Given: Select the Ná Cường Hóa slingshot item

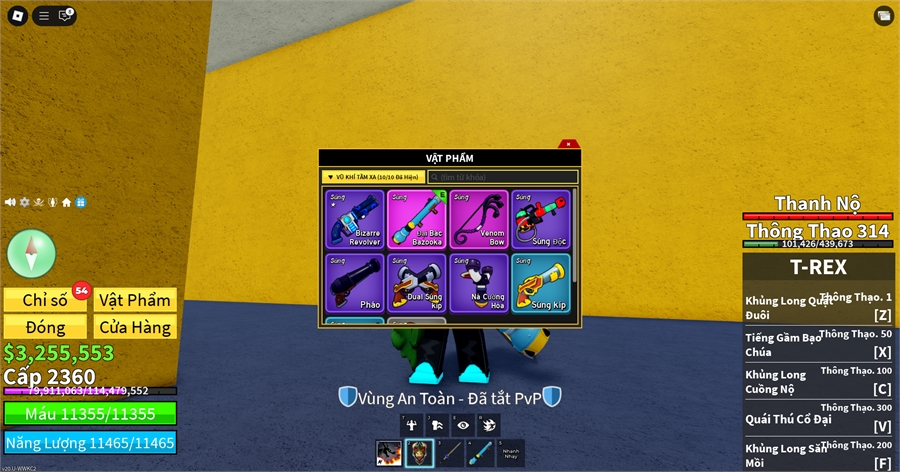Looking at the screenshot, I should click(x=478, y=283).
